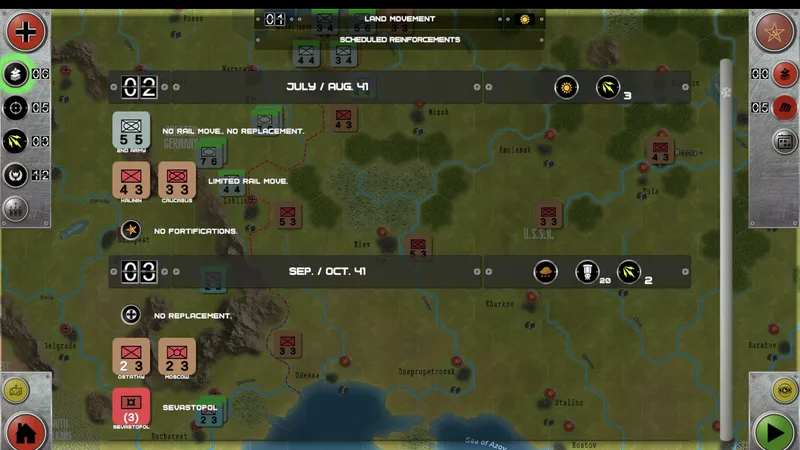Select the 2nd Army reinforcement unit

point(131,130)
